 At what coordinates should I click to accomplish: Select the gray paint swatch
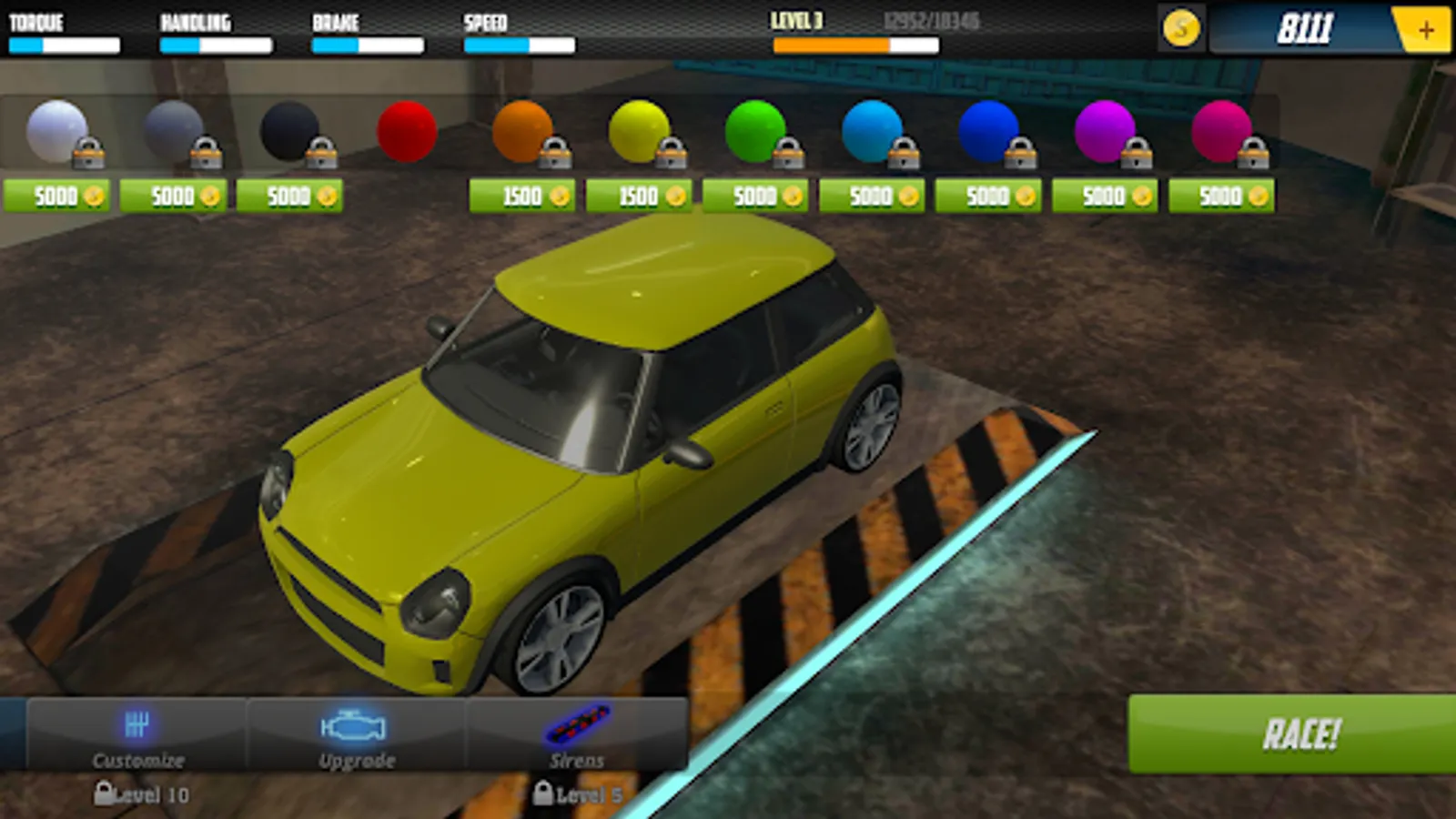173,132
